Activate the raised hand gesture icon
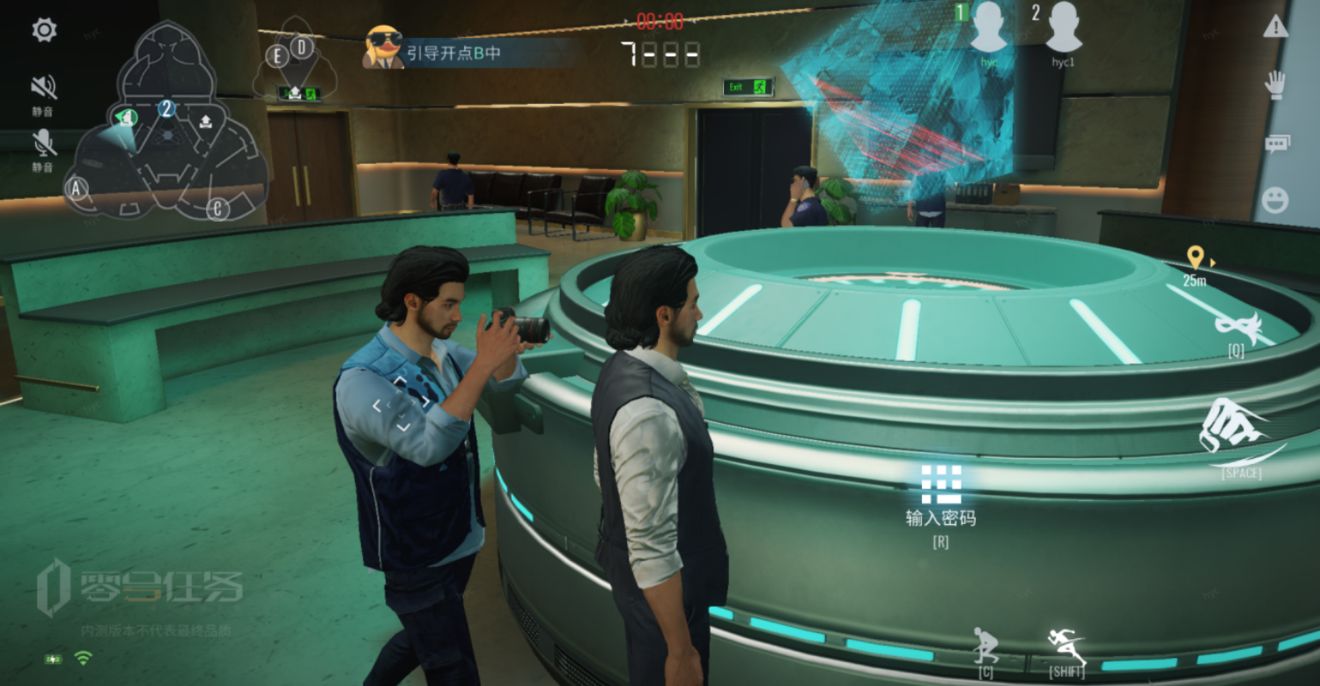1320x686 pixels. 1276,85
